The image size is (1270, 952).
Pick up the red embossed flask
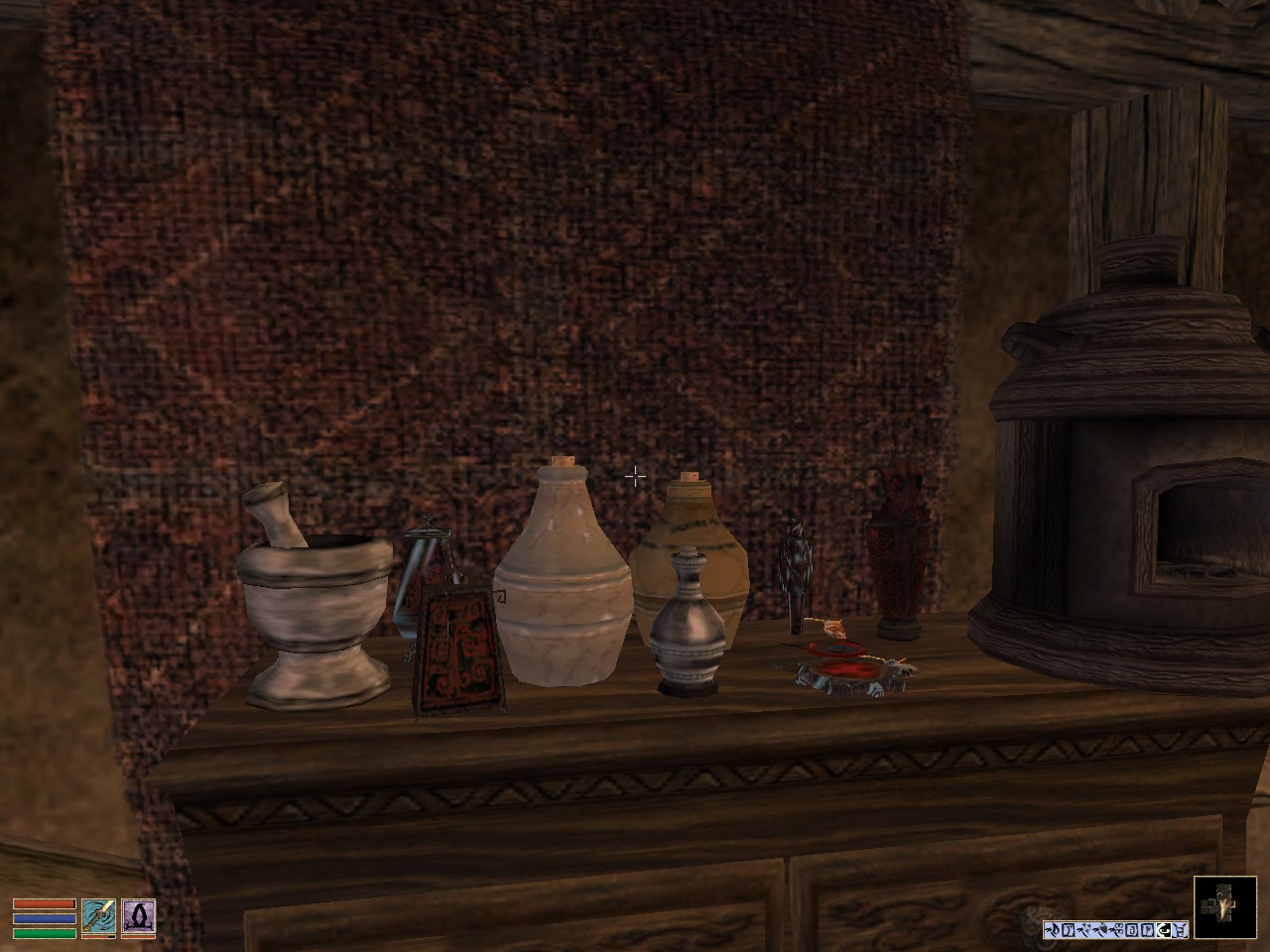coord(456,645)
